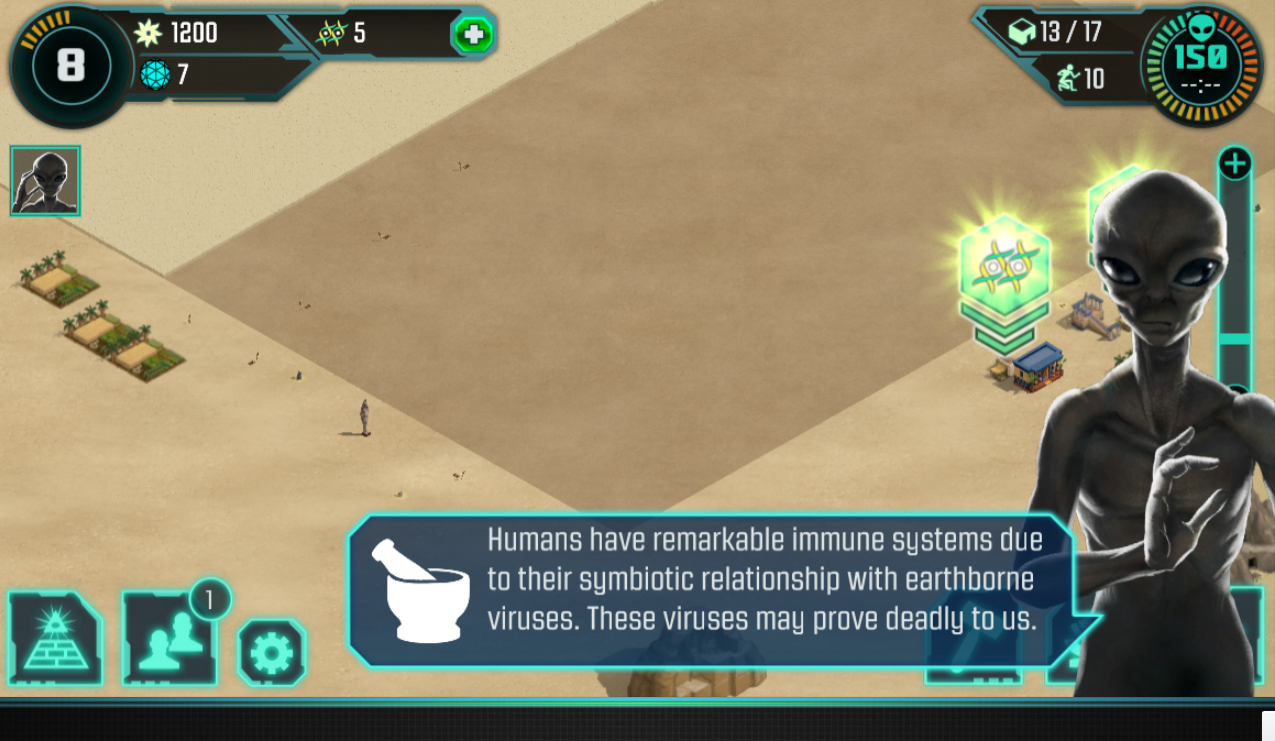Click the zoom slider track
This screenshot has height=741, width=1275.
(x=1235, y=270)
